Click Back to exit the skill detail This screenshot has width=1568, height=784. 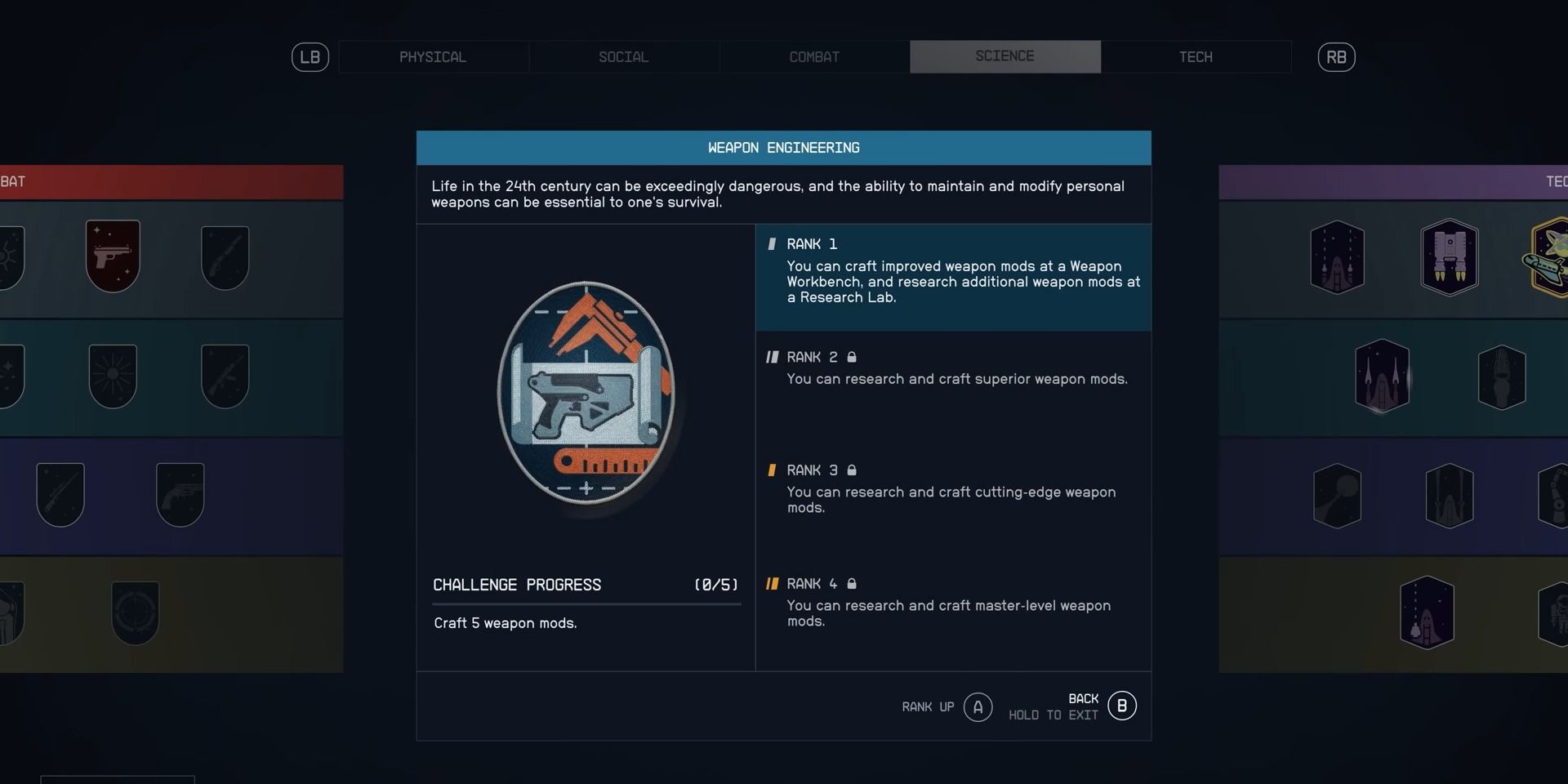[x=1121, y=705]
